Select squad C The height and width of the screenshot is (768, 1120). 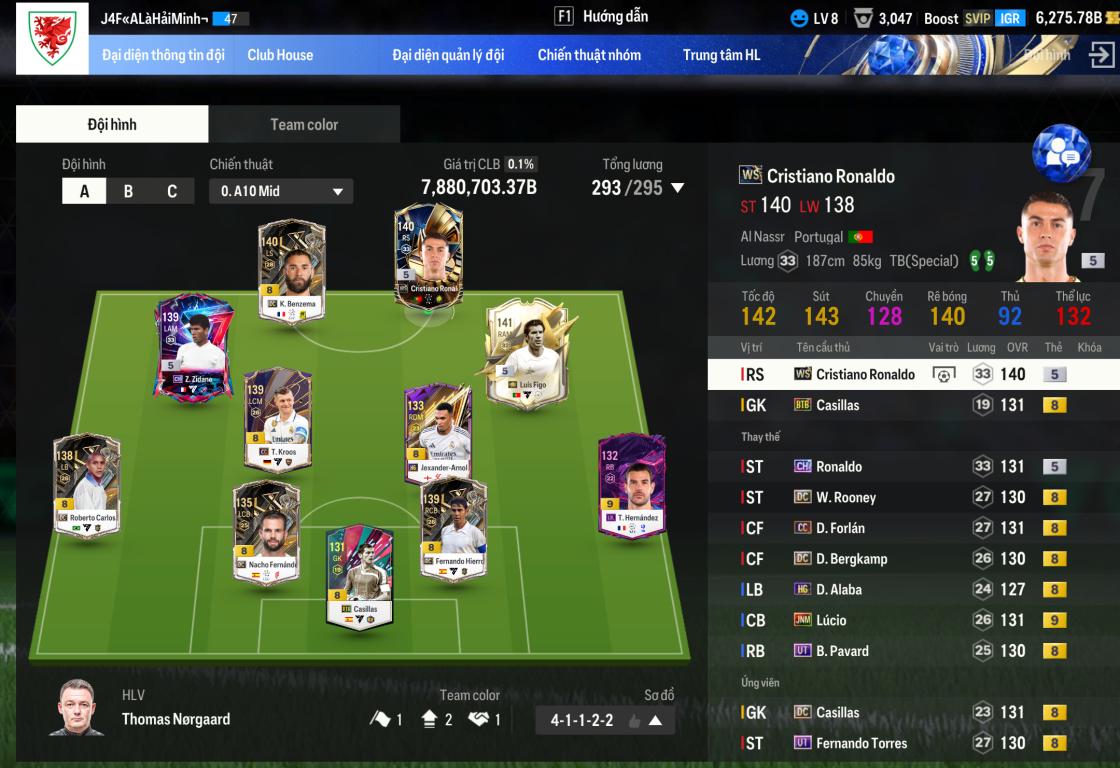tap(172, 191)
